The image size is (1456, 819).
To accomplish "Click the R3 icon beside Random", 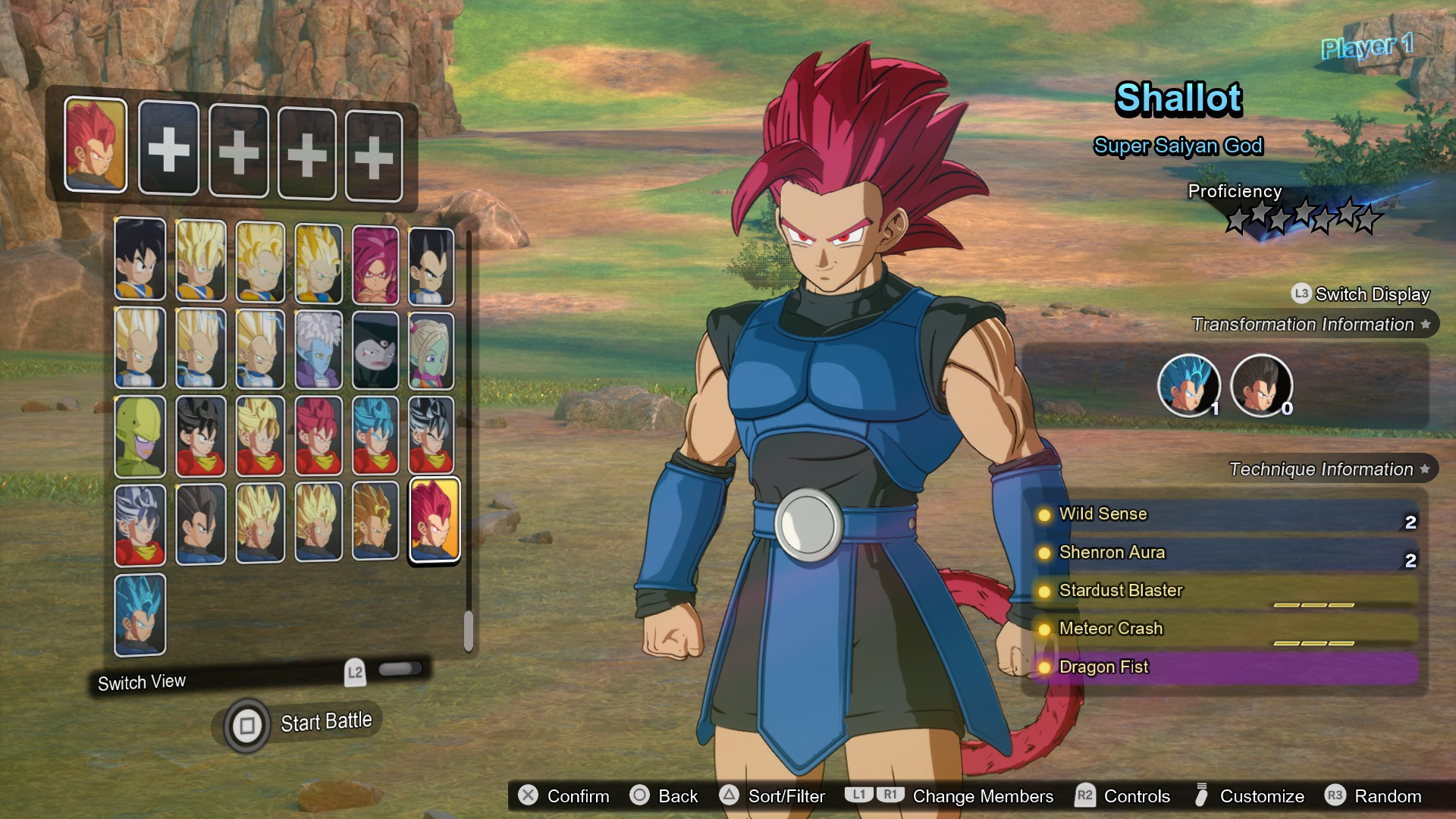I will pyautogui.click(x=1335, y=796).
